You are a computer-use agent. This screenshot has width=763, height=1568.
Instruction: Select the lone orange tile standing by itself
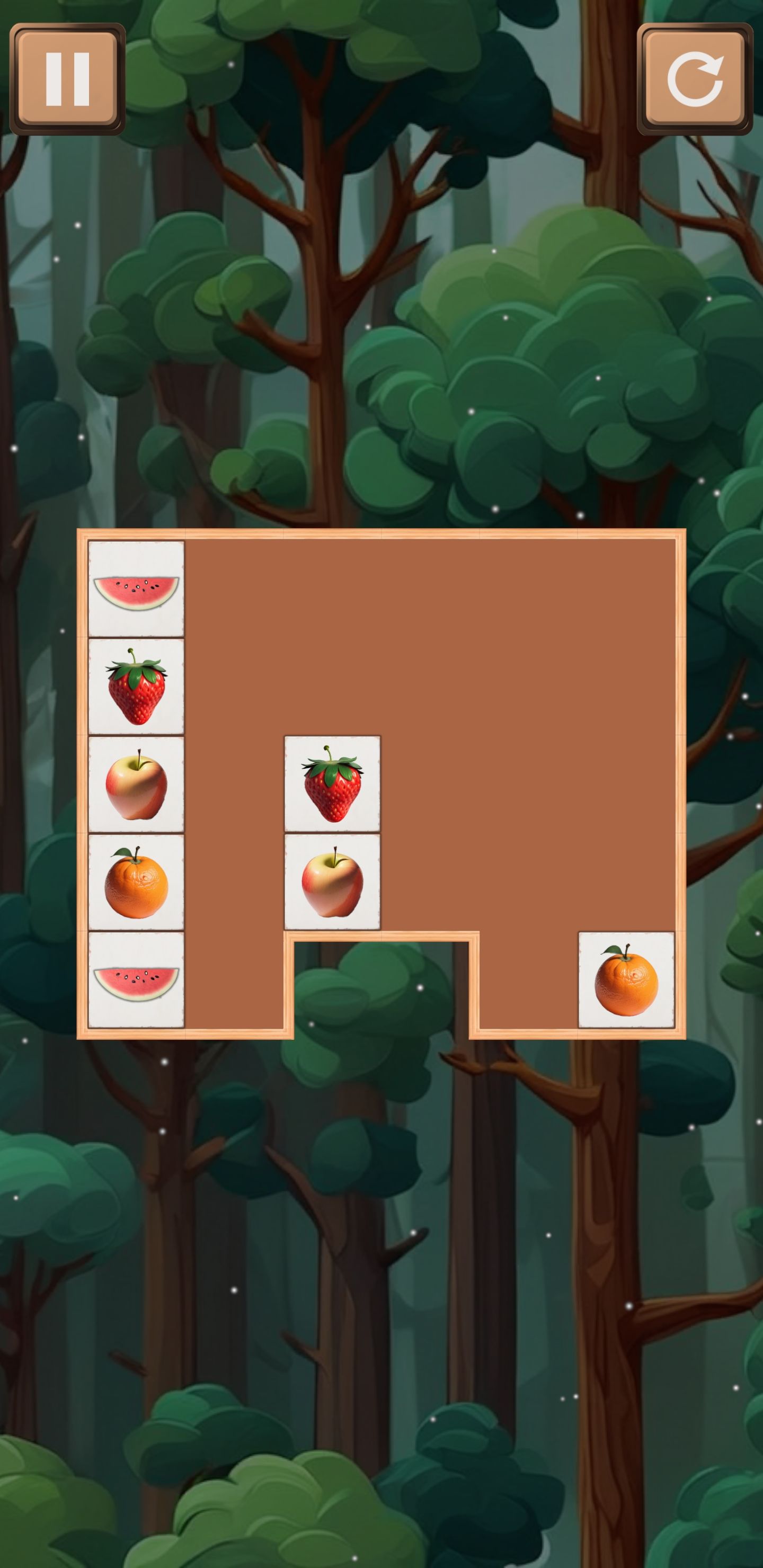point(626,979)
